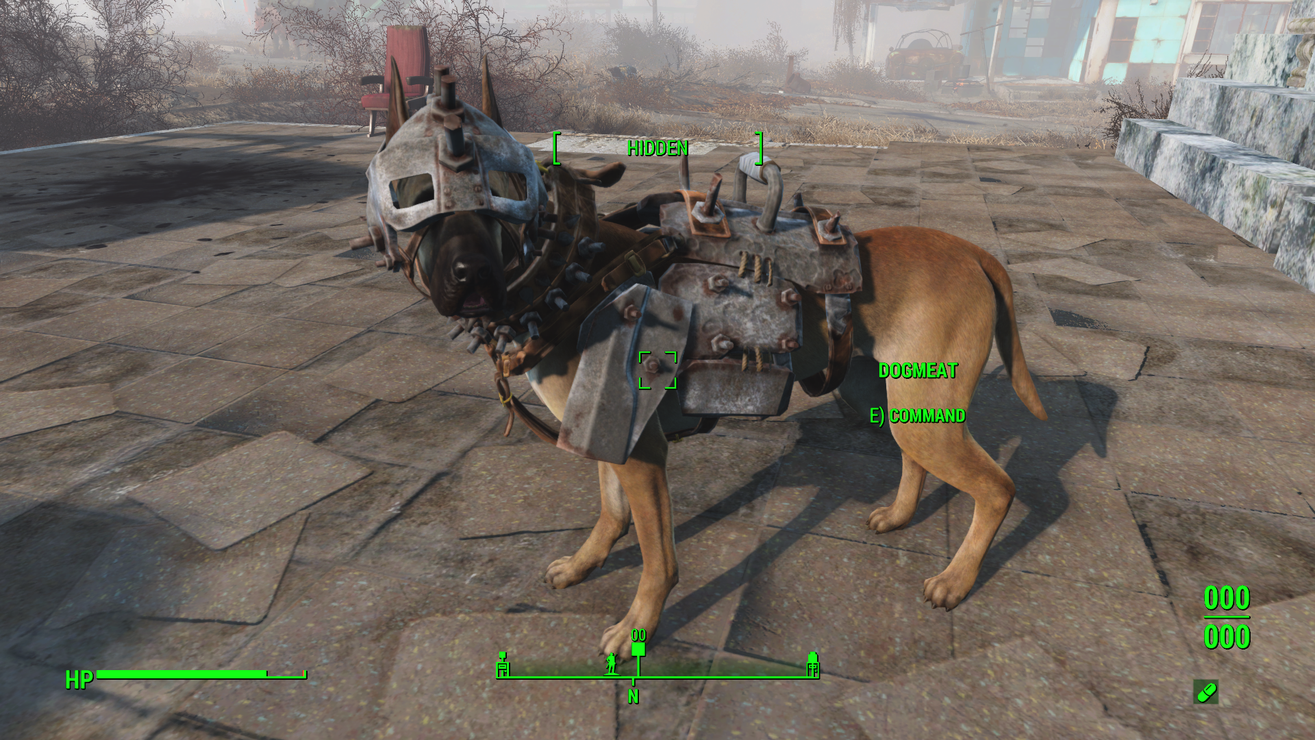
Task: Select the soldier figure marker on the compass
Action: click(x=611, y=661)
